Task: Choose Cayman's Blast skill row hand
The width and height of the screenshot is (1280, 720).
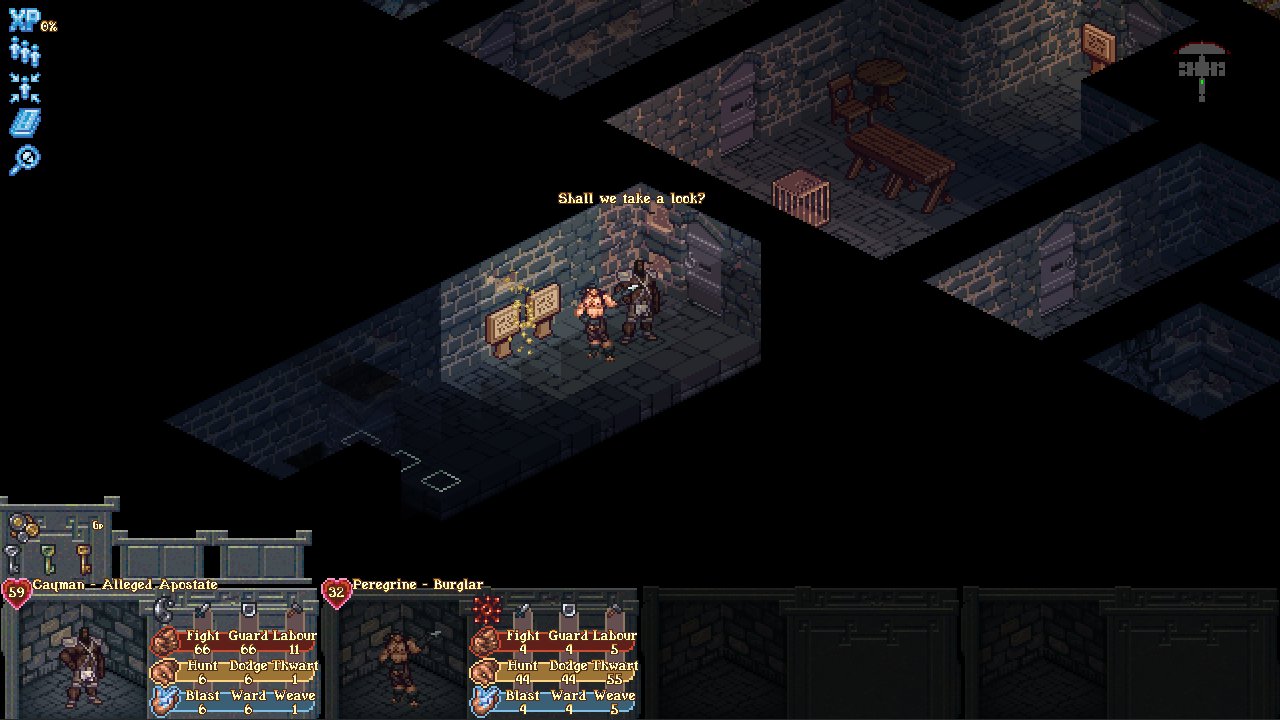Action: (x=163, y=700)
